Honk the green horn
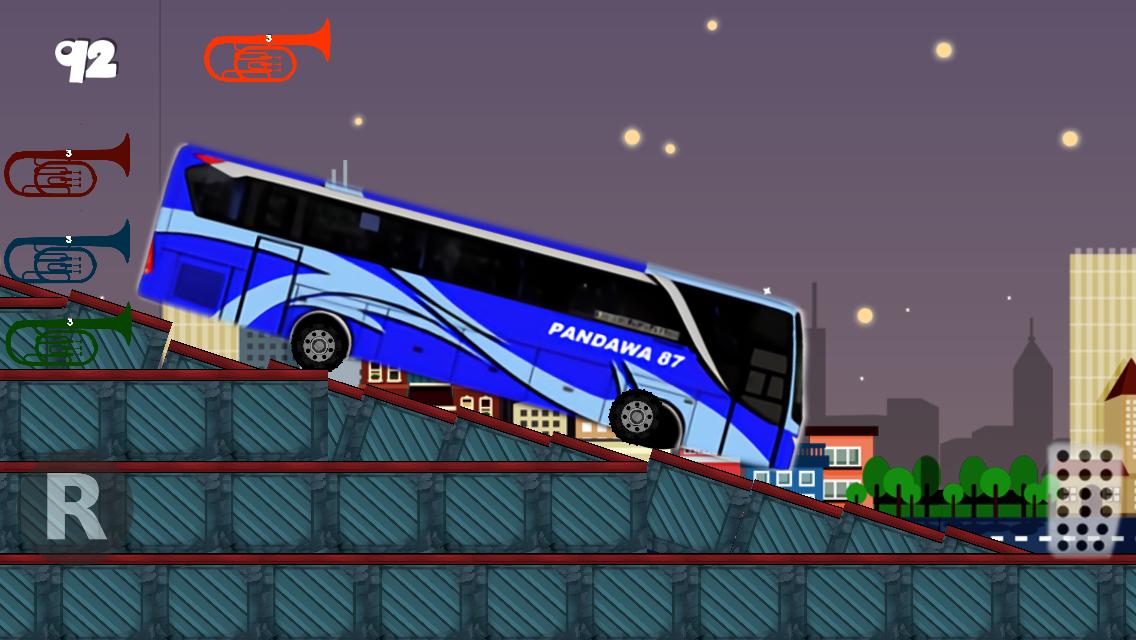1136x640 pixels. click(66, 337)
